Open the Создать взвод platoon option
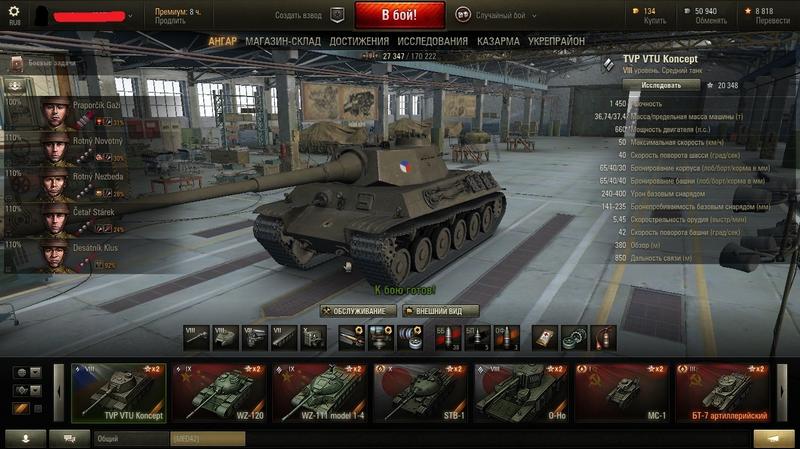This screenshot has width=800, height=449. coord(309,16)
